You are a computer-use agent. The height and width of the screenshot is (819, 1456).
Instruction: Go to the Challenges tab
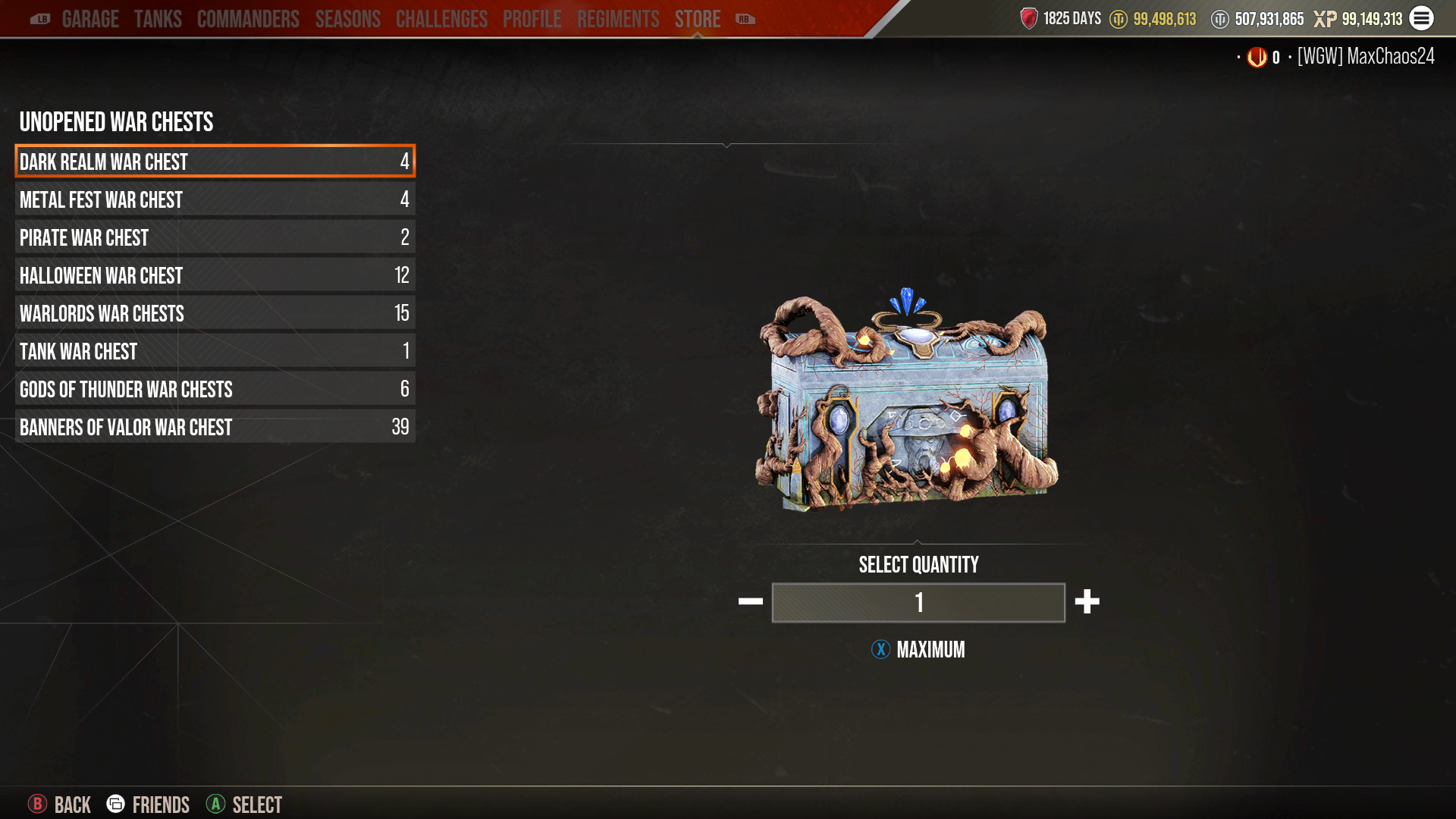click(x=441, y=19)
